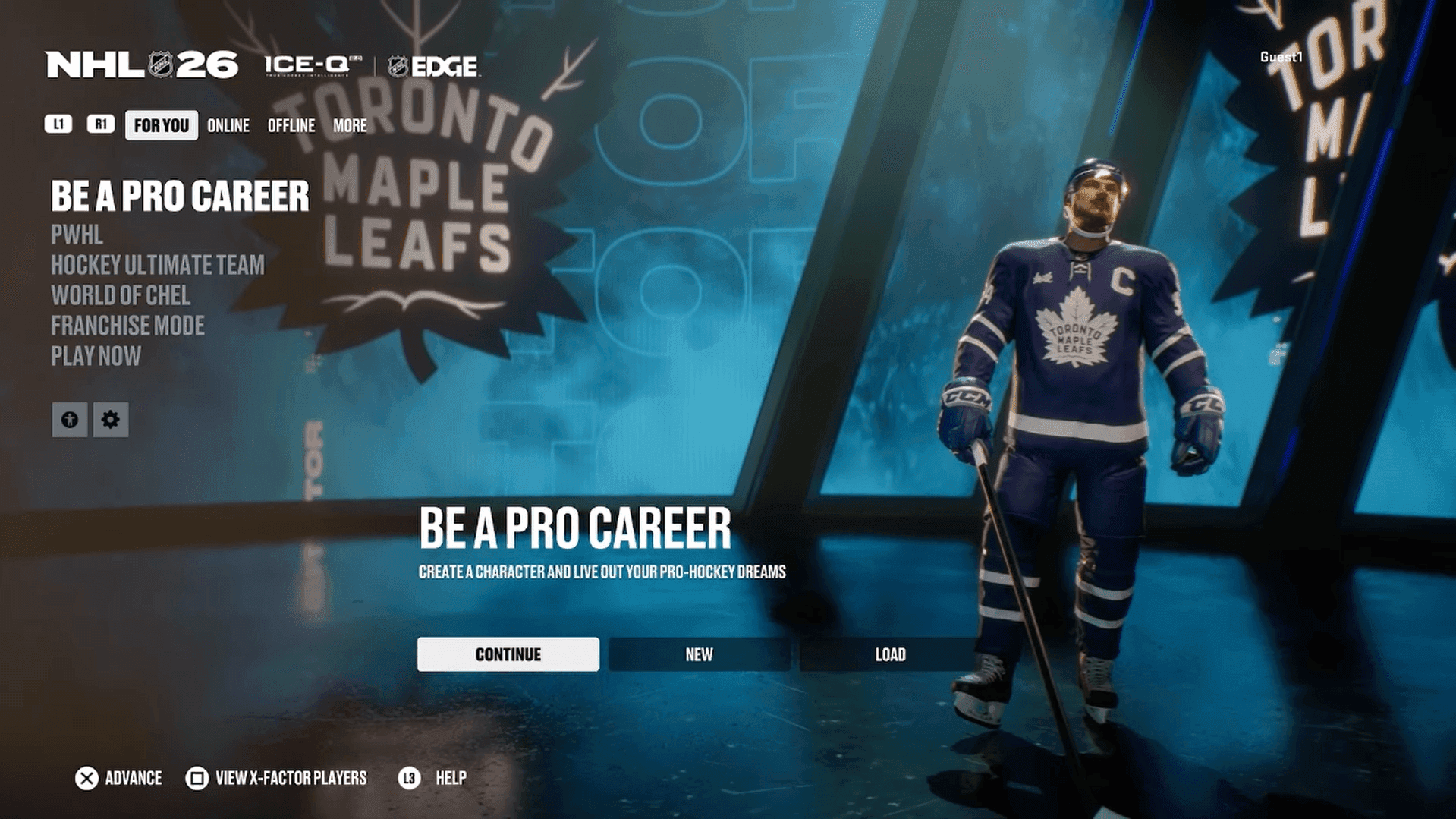This screenshot has width=1456, height=819.
Task: Open the settings gear icon
Action: [x=111, y=420]
